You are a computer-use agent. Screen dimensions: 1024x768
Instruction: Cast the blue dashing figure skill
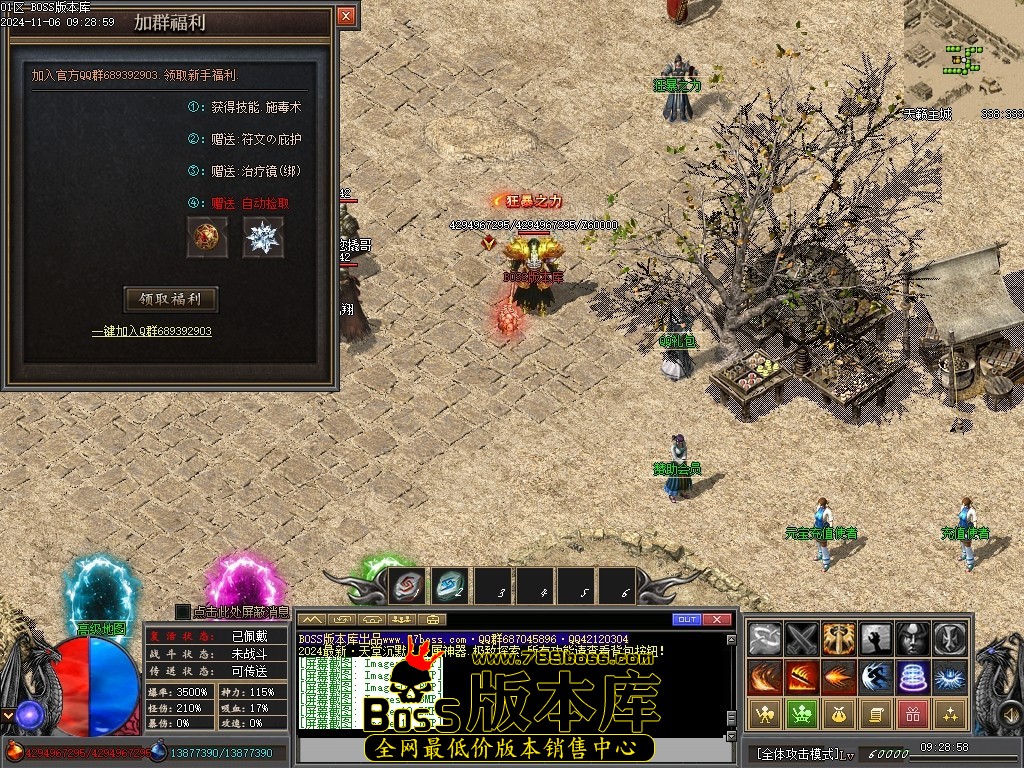pyautogui.click(x=876, y=676)
